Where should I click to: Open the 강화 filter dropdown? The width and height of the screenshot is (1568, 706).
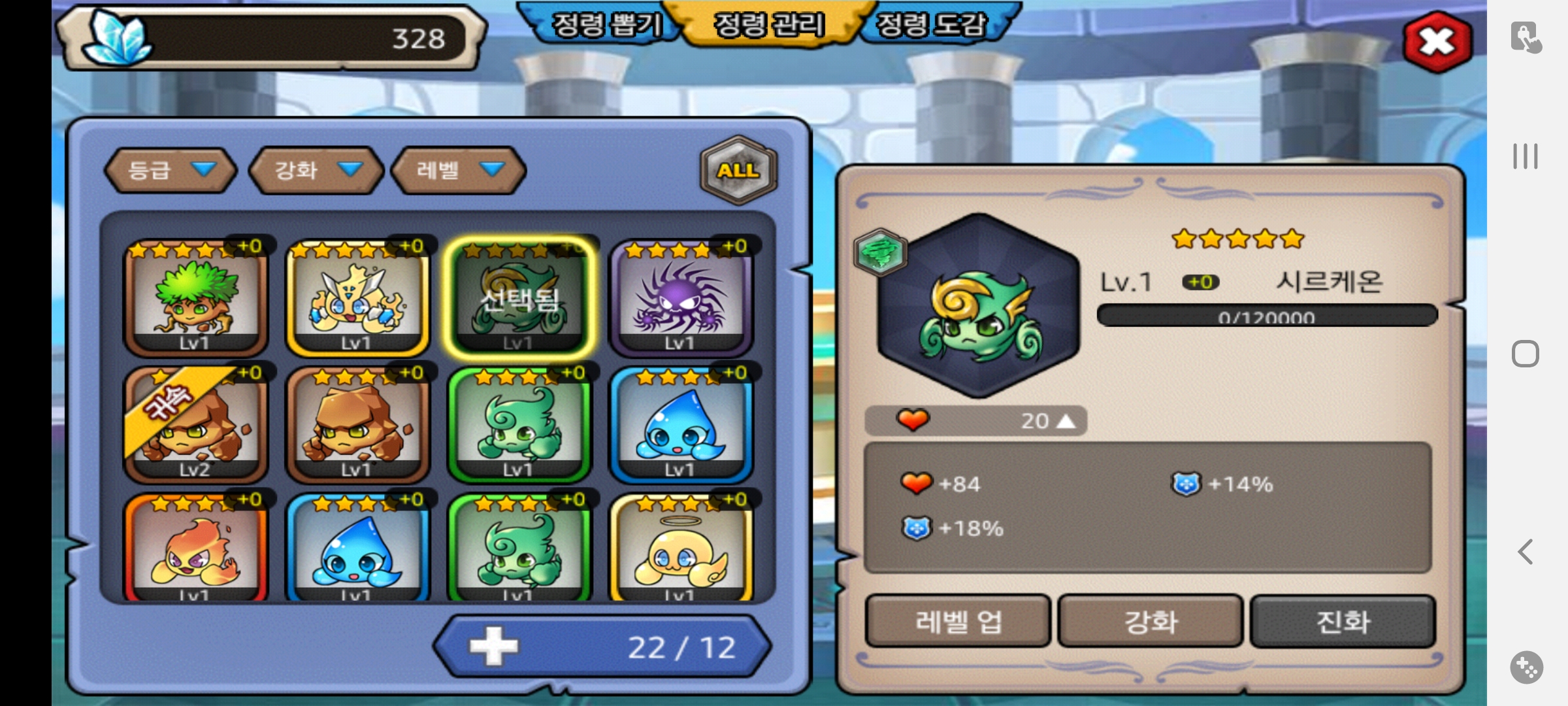click(x=316, y=171)
